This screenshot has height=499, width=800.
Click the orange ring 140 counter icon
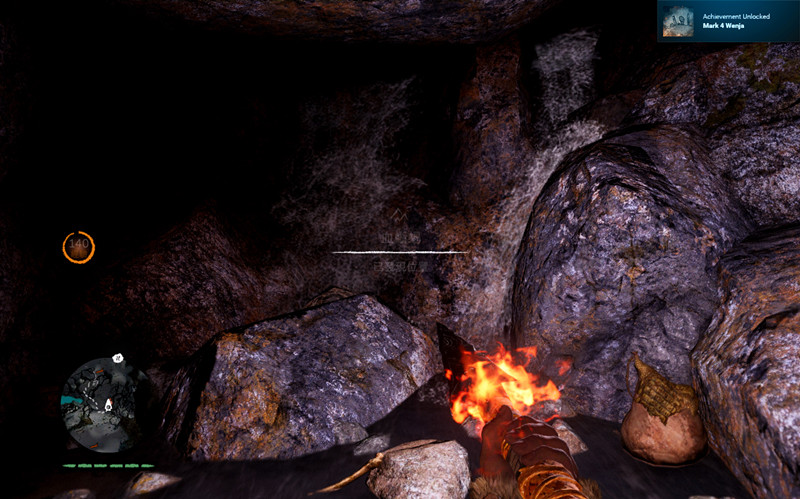click(78, 247)
